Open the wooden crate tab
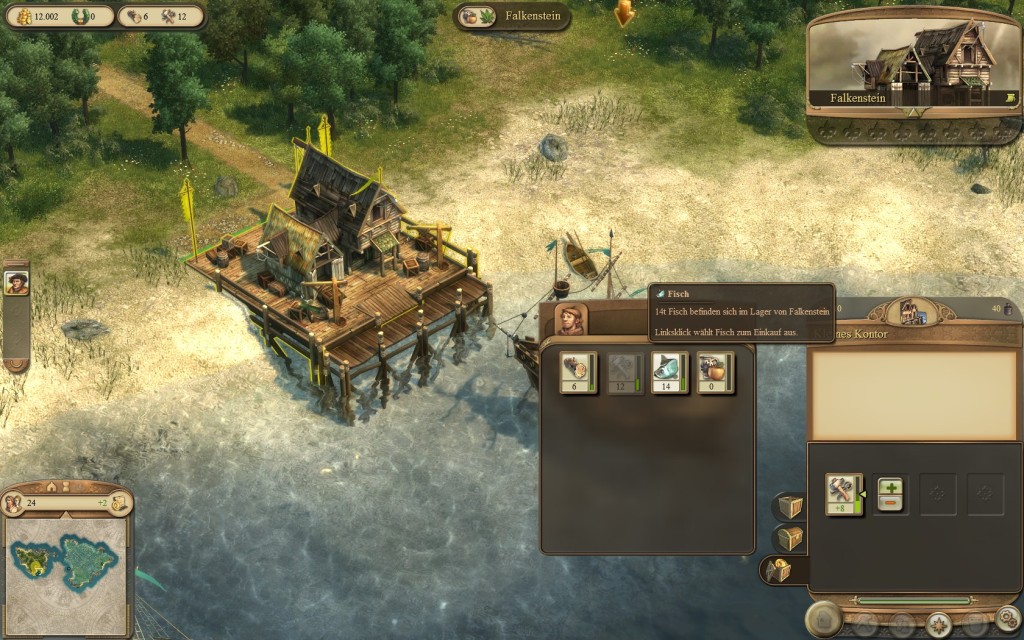This screenshot has width=1024, height=640. [790, 507]
